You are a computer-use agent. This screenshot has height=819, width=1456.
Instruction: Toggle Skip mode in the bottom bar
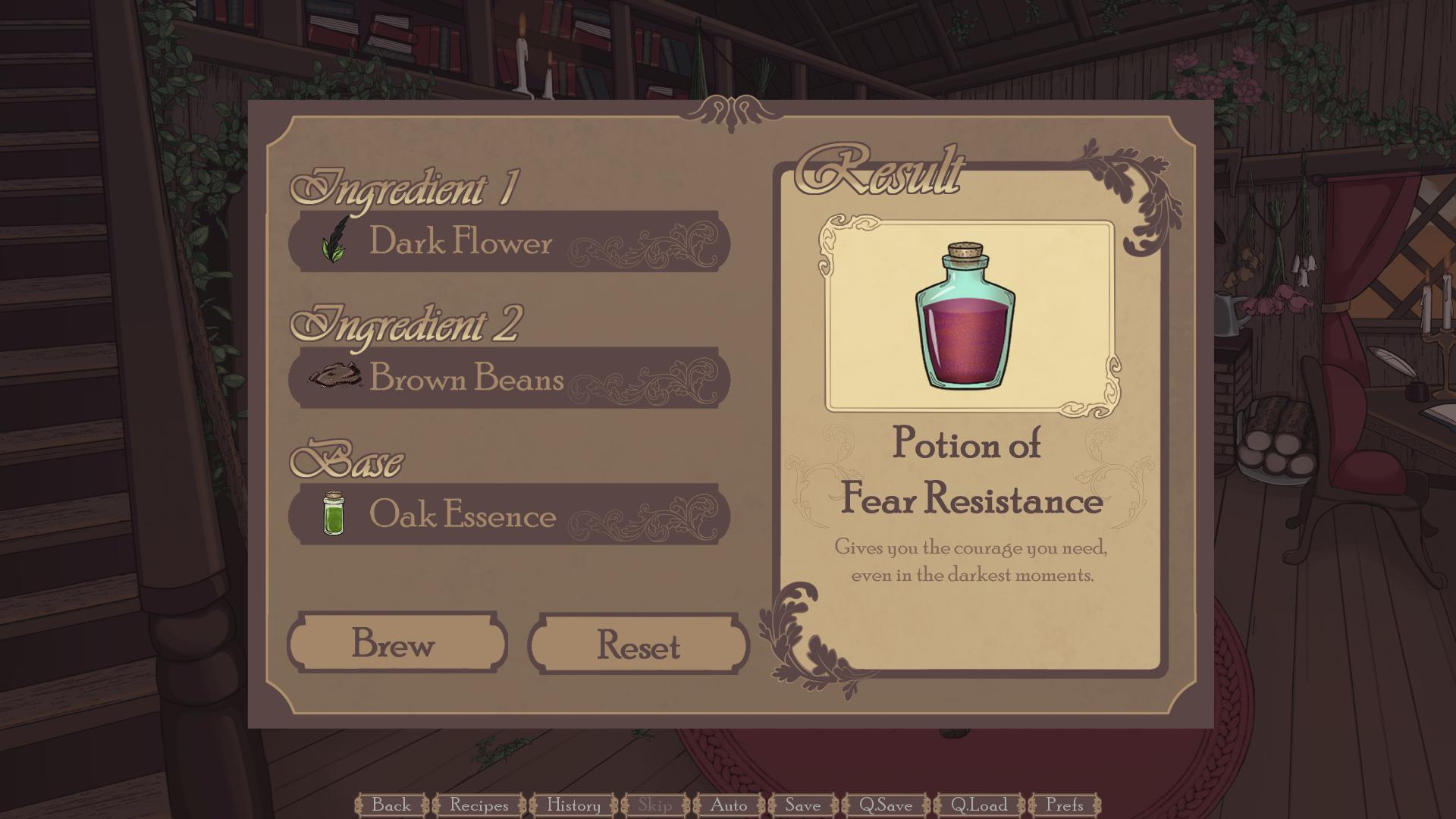(655, 806)
